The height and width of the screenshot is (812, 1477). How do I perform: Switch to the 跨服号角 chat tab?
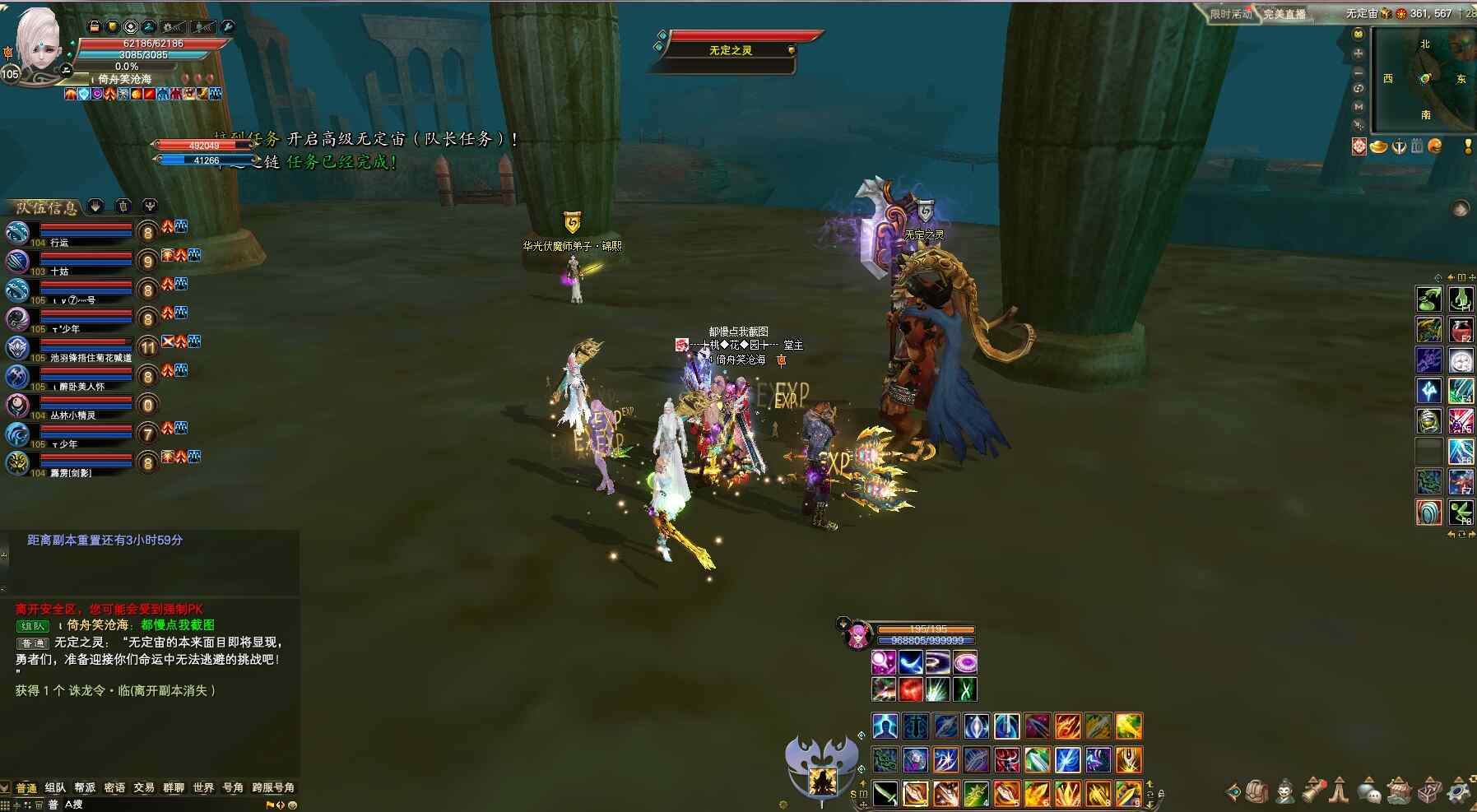click(x=273, y=788)
